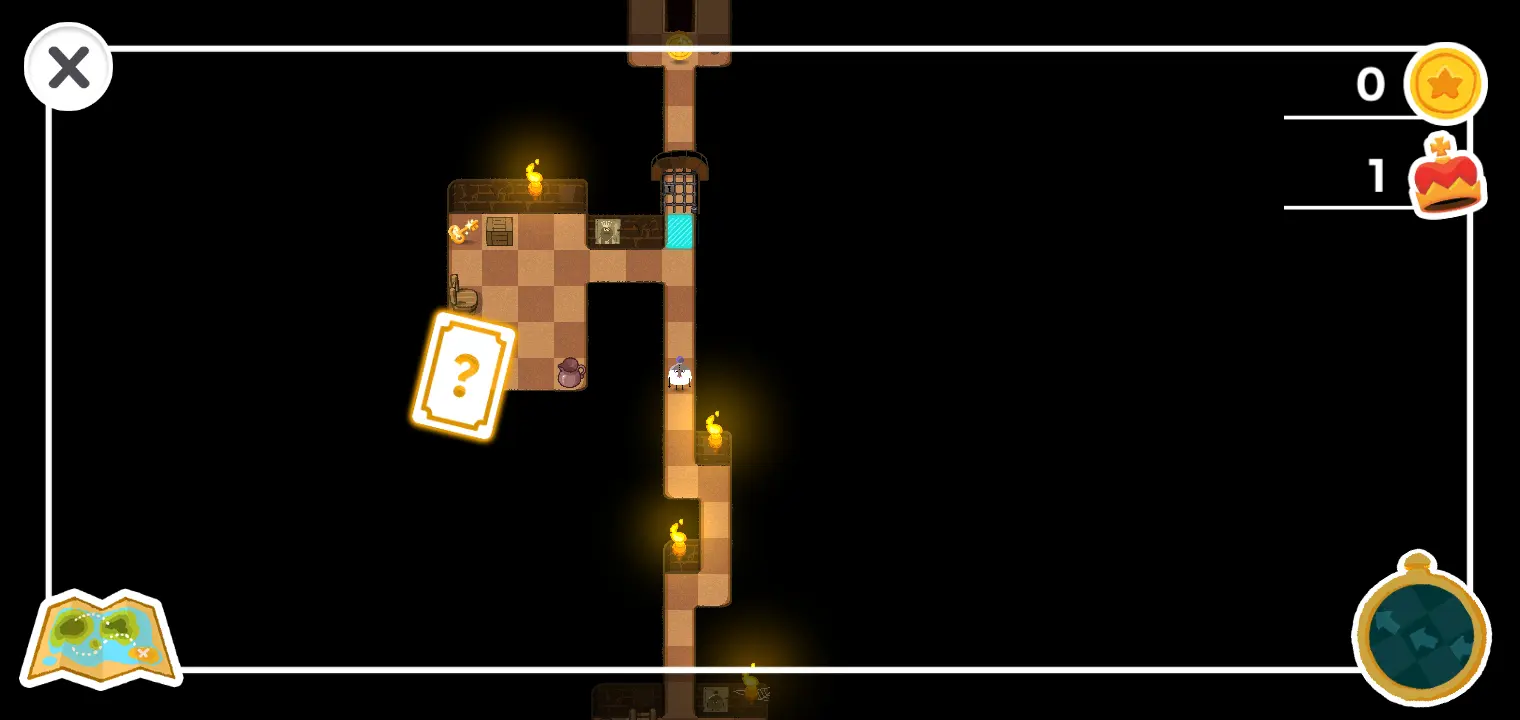This screenshot has height=720, width=1520.
Task: Click the wooden crate in the room
Action: click(499, 232)
